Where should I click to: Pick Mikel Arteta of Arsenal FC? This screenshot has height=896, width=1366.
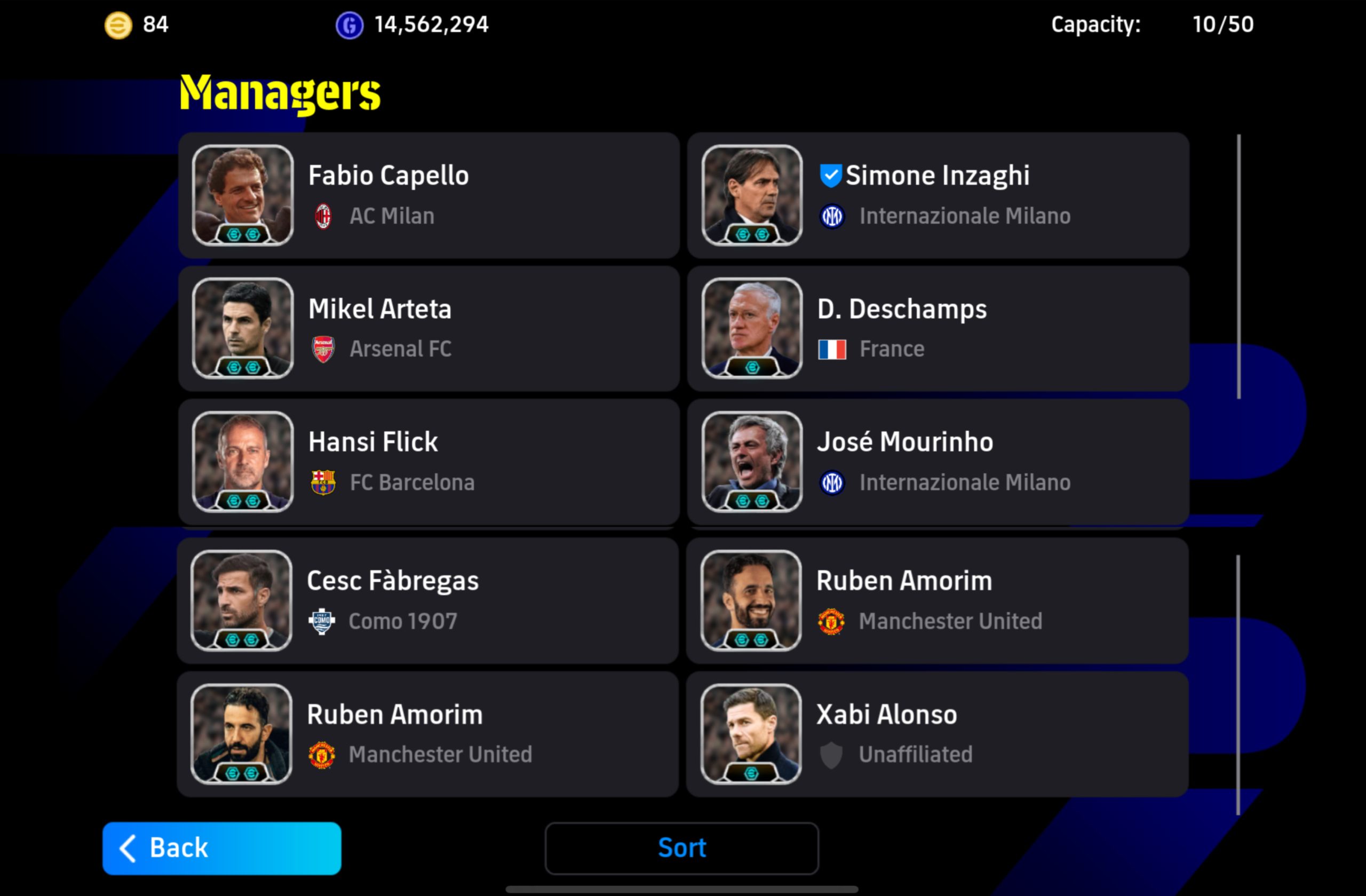pyautogui.click(x=428, y=328)
